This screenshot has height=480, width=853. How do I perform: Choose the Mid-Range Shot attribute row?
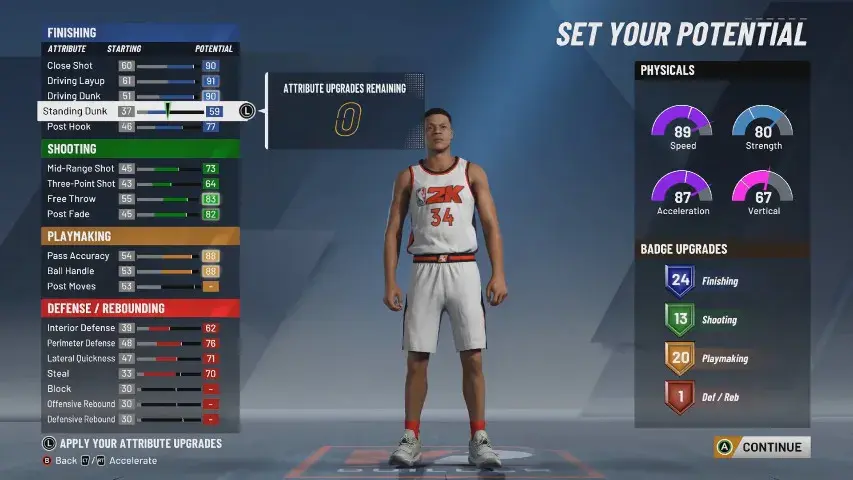pyautogui.click(x=137, y=169)
